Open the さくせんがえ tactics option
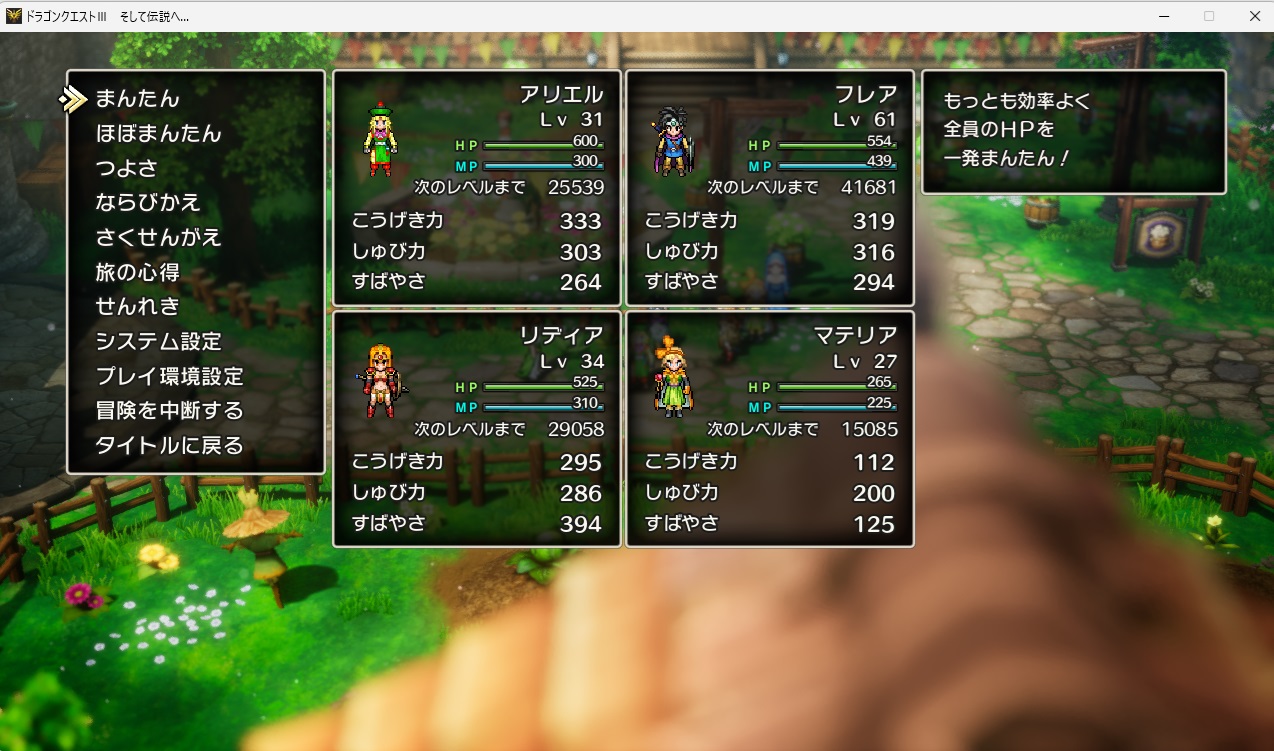Image resolution: width=1274 pixels, height=751 pixels. click(158, 238)
